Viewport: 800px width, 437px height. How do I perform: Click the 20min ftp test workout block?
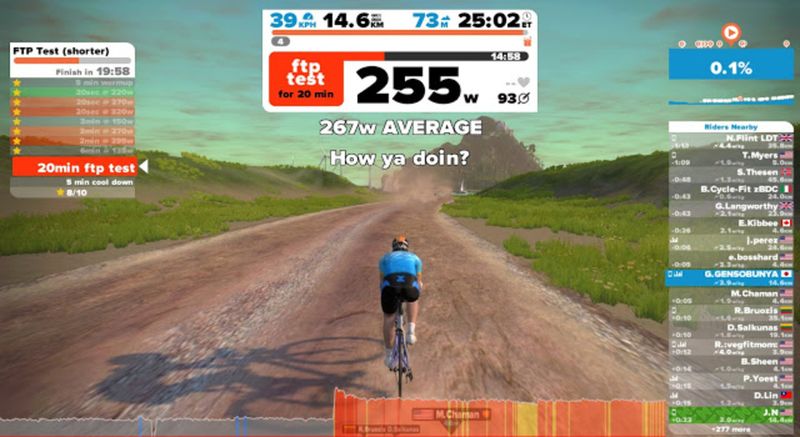[x=76, y=167]
